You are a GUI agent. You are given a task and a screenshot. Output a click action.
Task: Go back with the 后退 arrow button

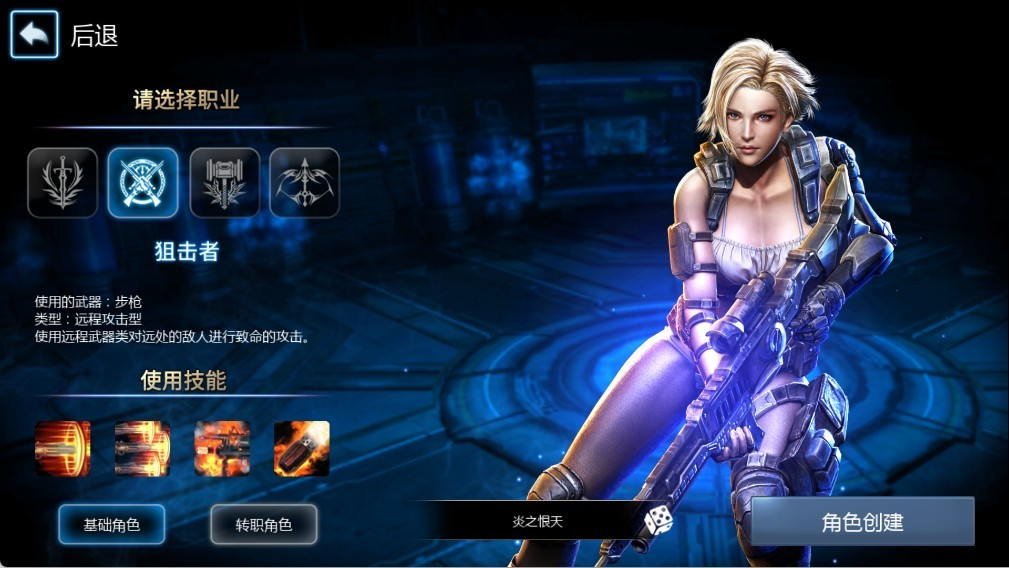(34, 35)
